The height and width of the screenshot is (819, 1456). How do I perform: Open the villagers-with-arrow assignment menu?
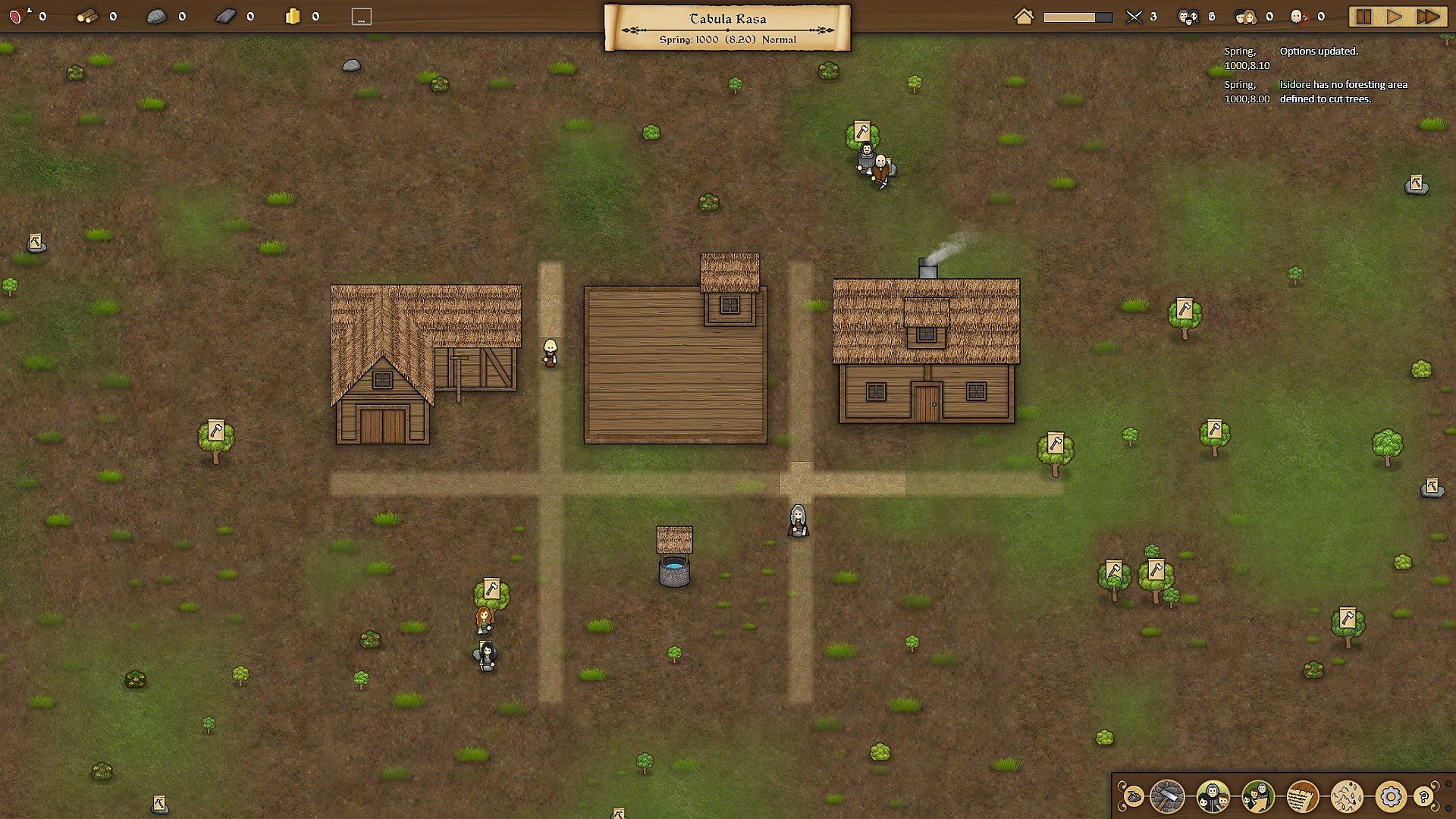pos(1258,797)
